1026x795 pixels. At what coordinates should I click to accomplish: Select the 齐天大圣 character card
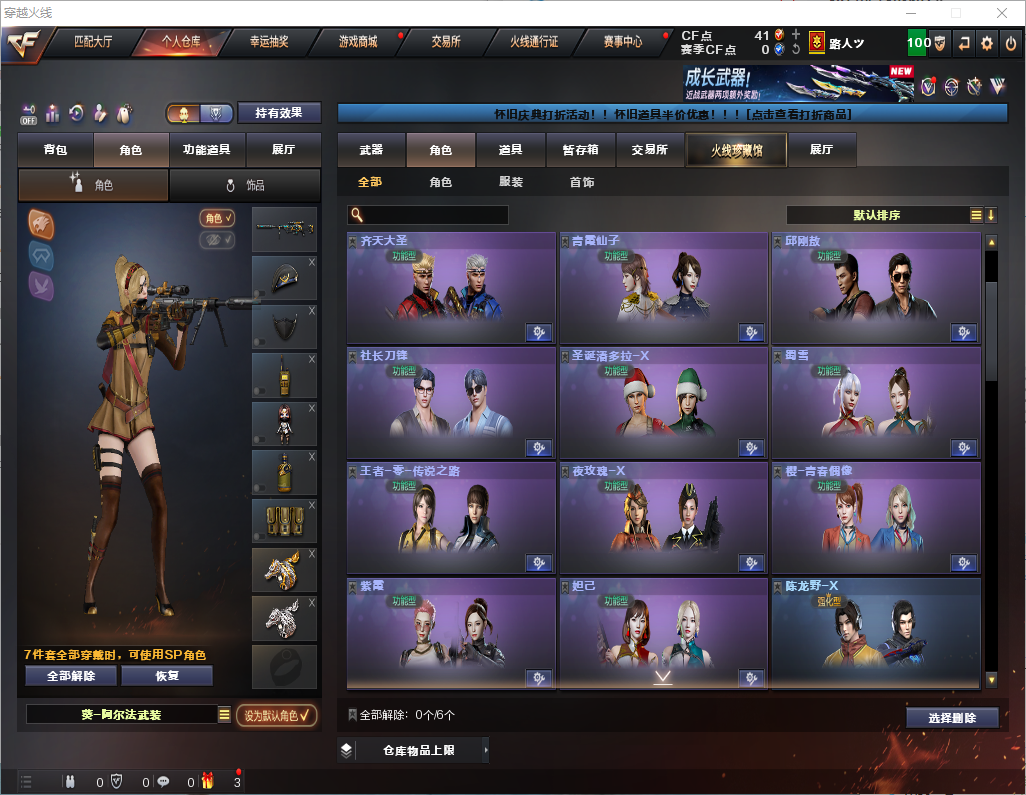pyautogui.click(x=451, y=289)
